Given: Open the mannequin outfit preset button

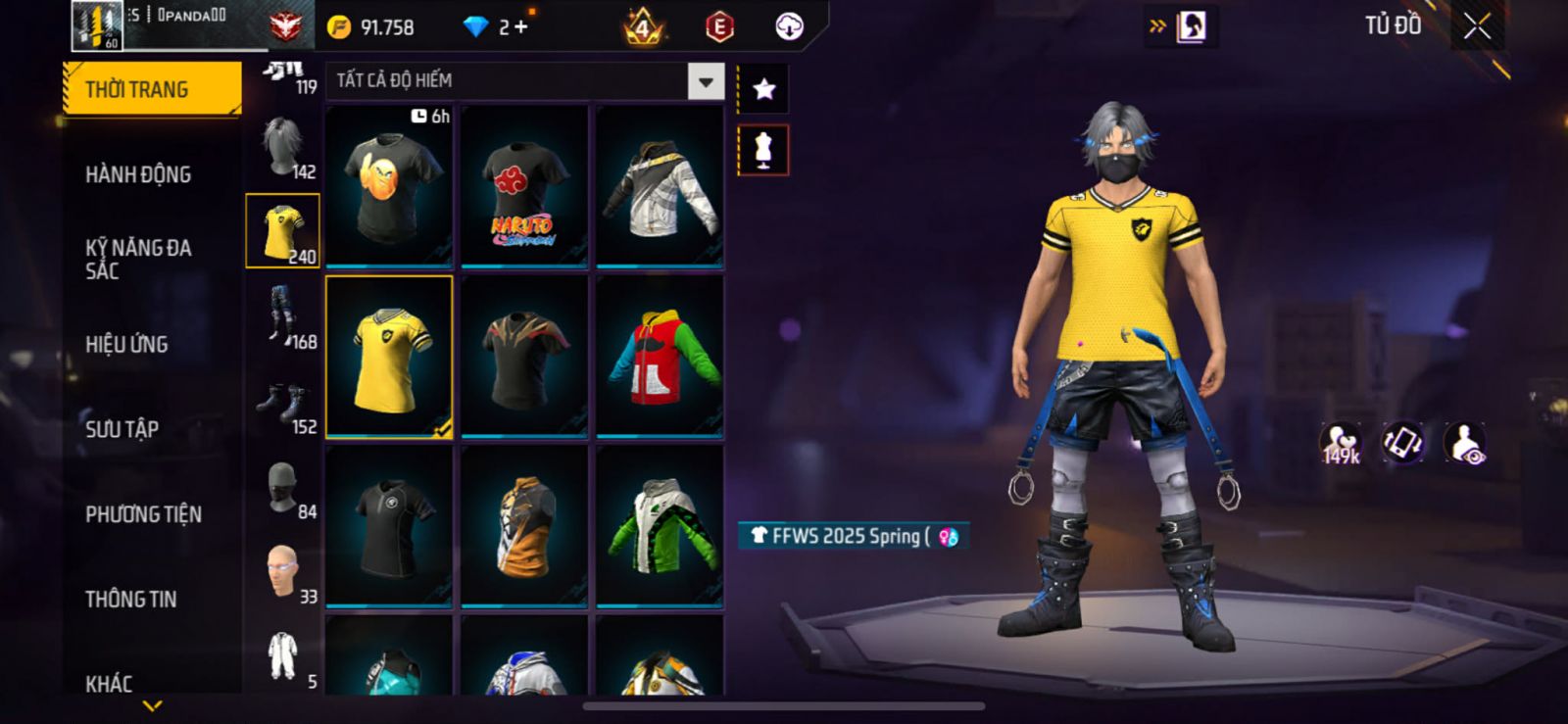Looking at the screenshot, I should (763, 151).
